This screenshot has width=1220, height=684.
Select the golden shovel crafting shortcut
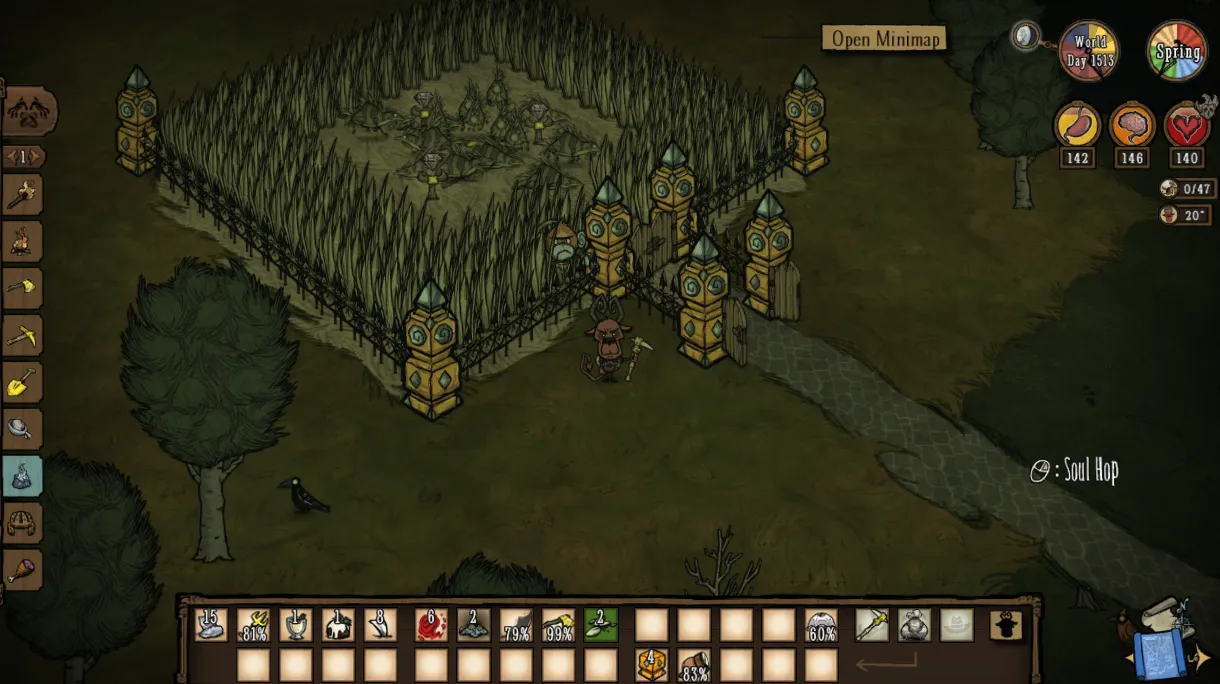tap(23, 382)
